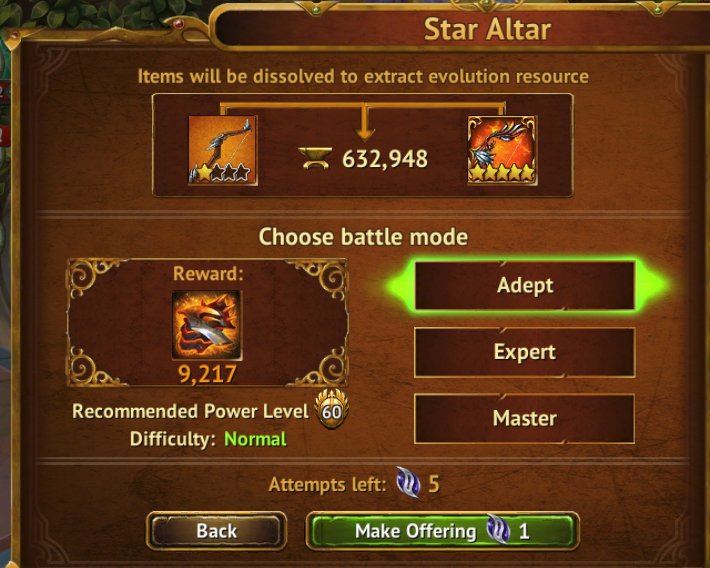Go back with the Back button
This screenshot has width=710, height=568.
[216, 531]
